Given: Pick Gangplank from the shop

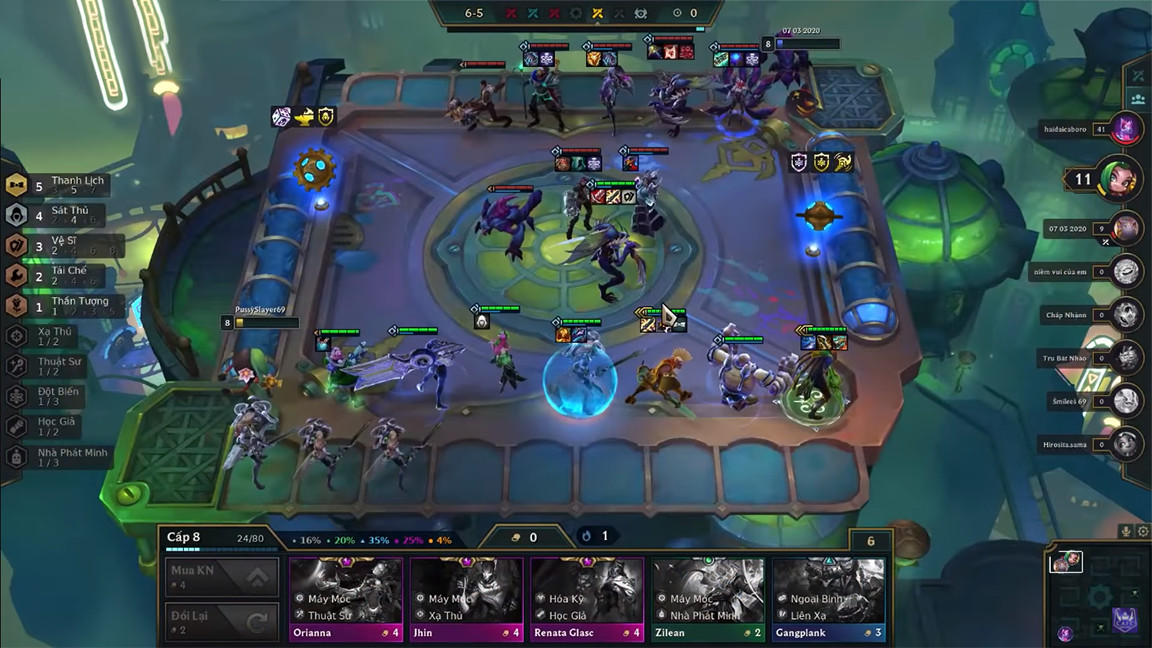Looking at the screenshot, I should point(828,598).
